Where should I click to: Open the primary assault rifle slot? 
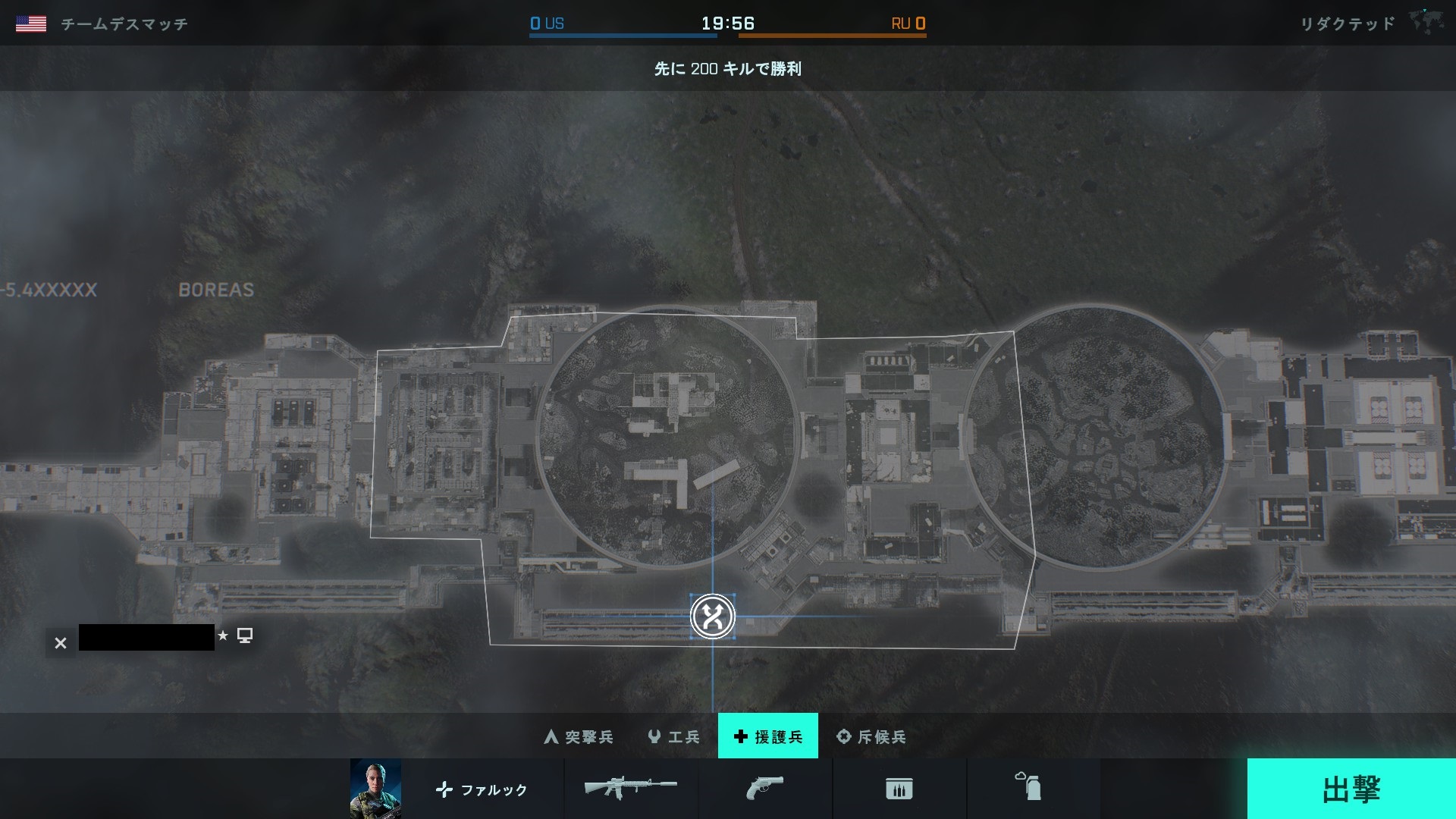pyautogui.click(x=631, y=789)
